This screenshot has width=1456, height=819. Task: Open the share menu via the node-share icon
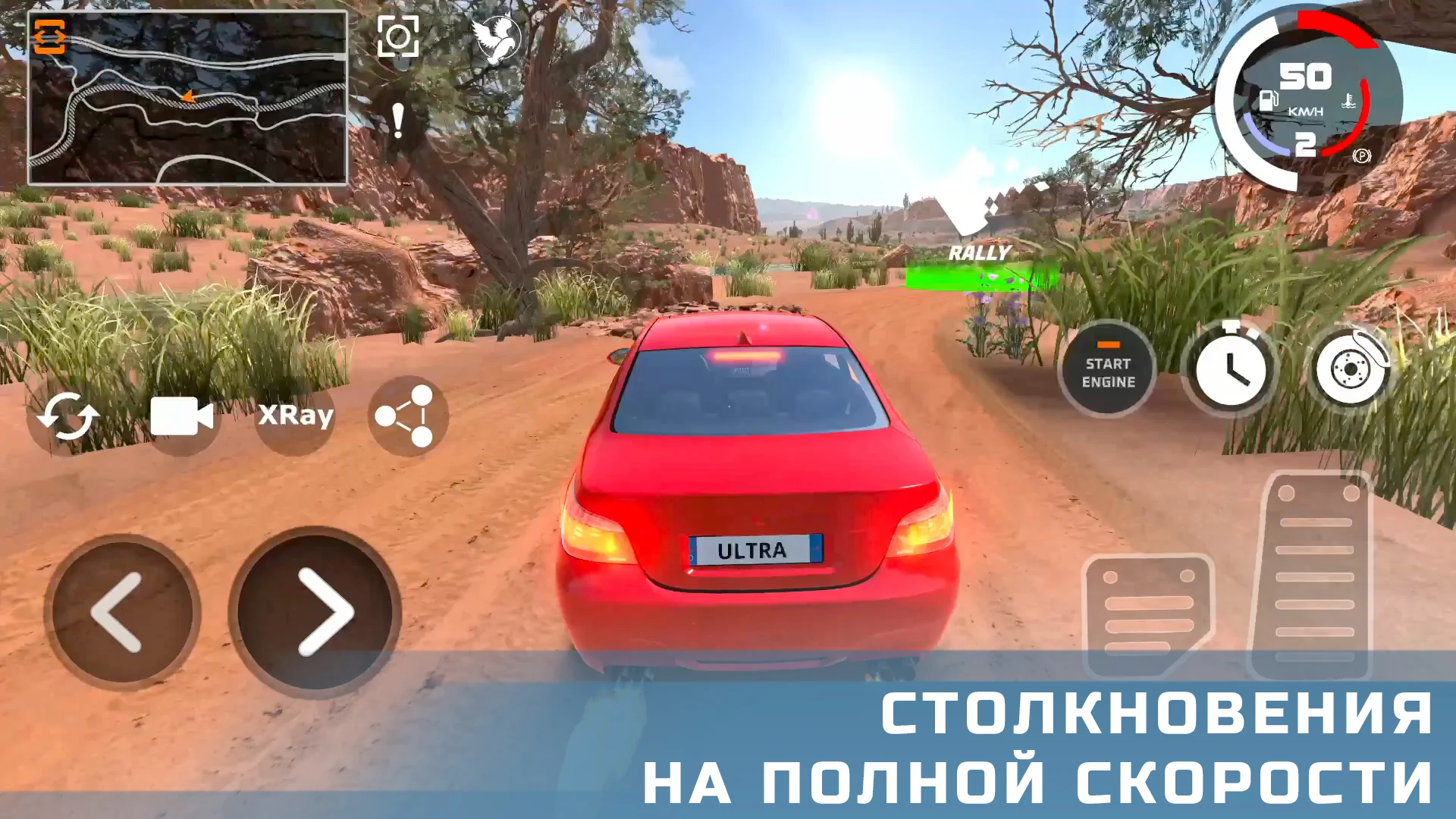click(x=409, y=416)
